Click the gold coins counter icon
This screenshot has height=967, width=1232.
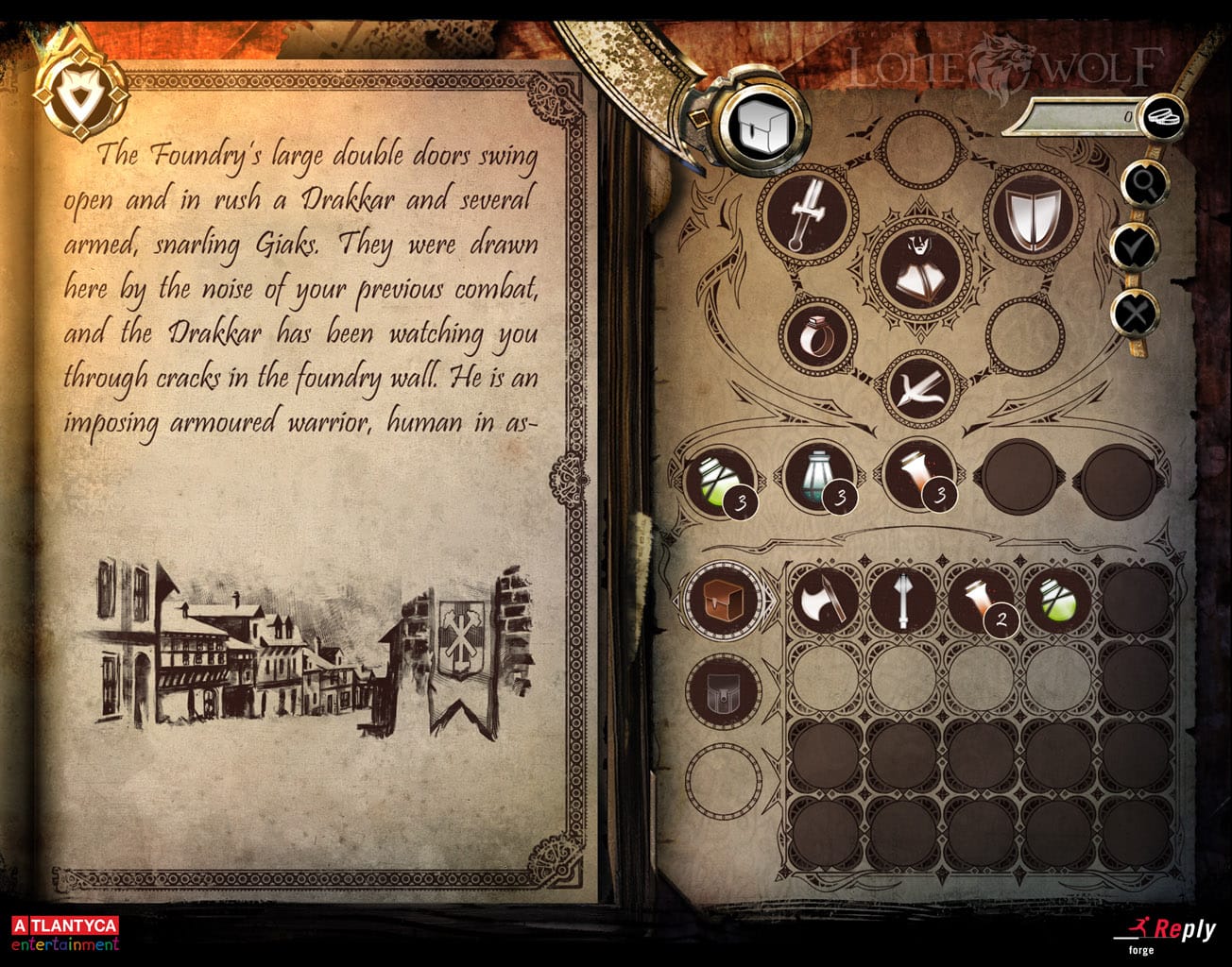1166,116
